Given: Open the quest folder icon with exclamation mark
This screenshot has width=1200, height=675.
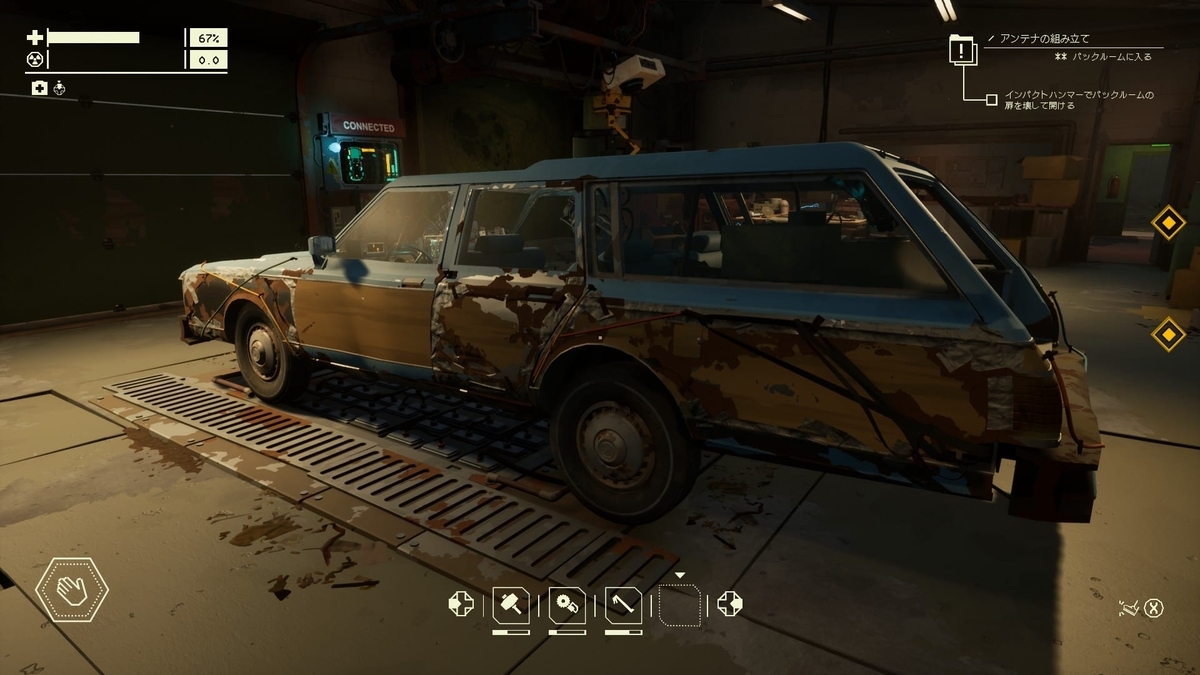Looking at the screenshot, I should tap(962, 50).
